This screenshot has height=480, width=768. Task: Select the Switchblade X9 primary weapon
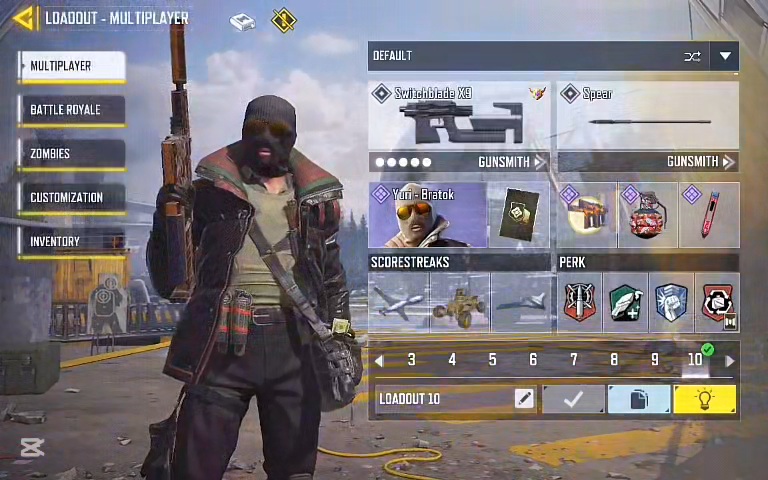coord(458,116)
